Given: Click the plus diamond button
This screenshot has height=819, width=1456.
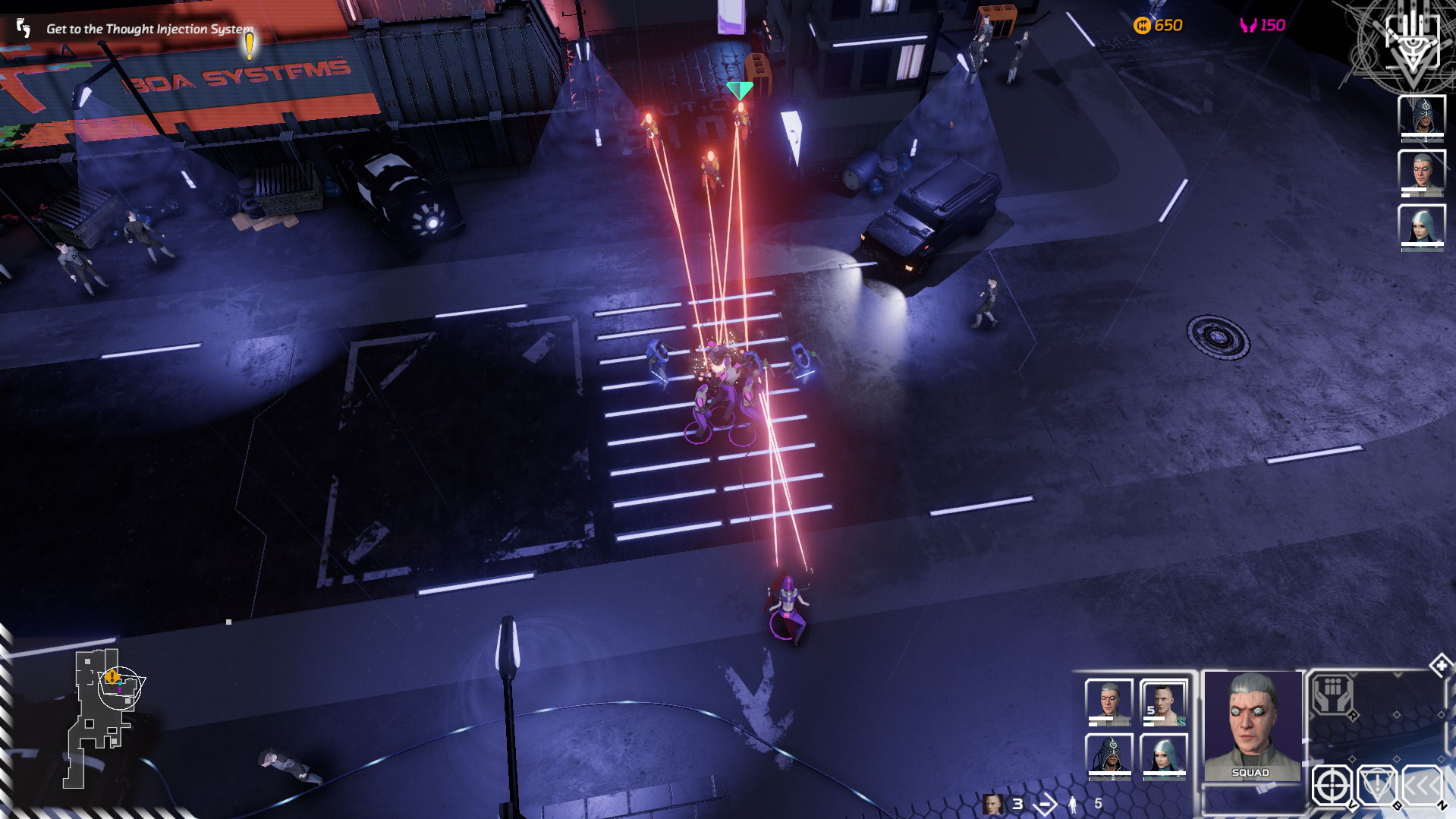Looking at the screenshot, I should (1440, 666).
